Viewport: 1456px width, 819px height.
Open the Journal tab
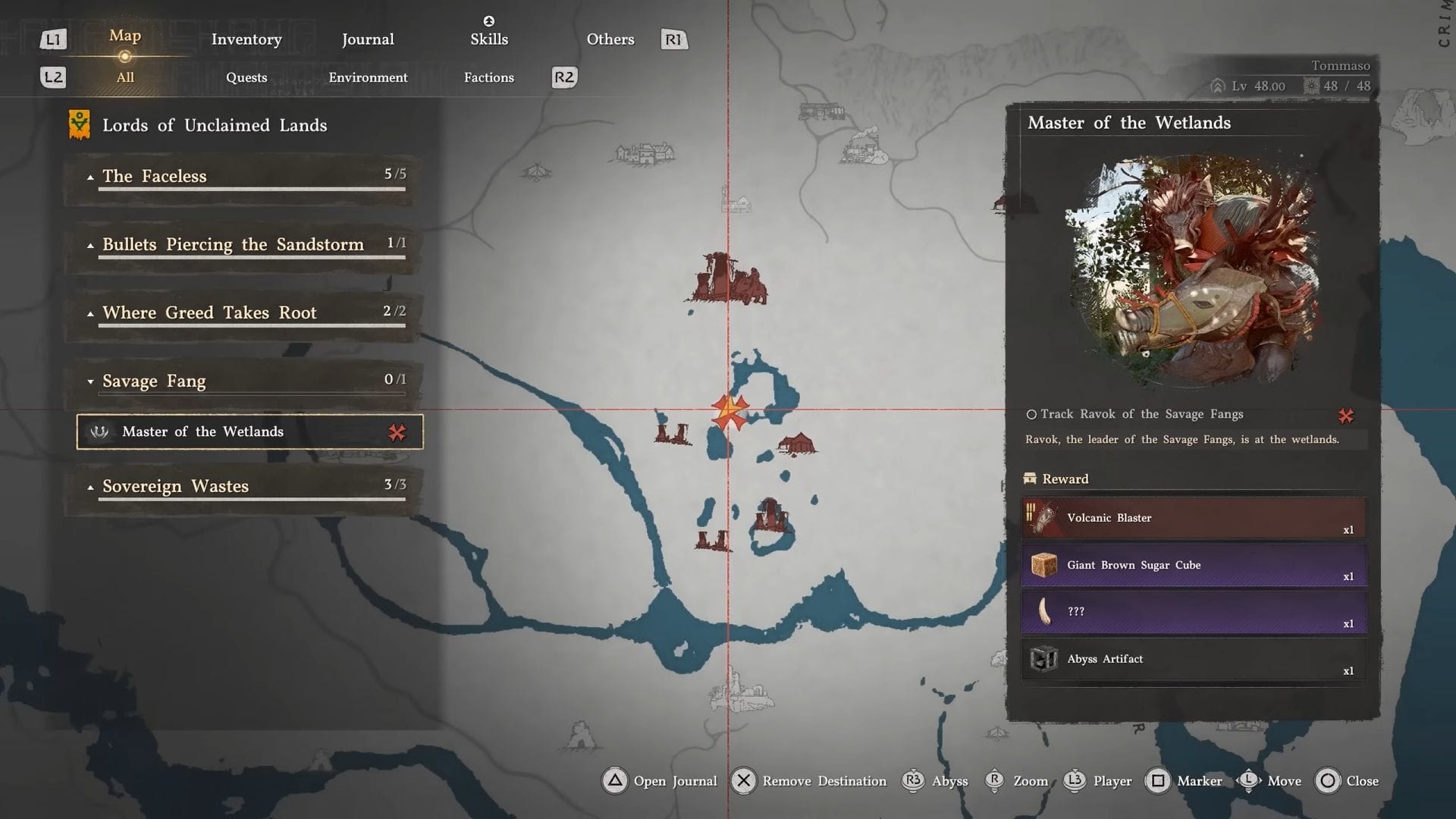[368, 39]
